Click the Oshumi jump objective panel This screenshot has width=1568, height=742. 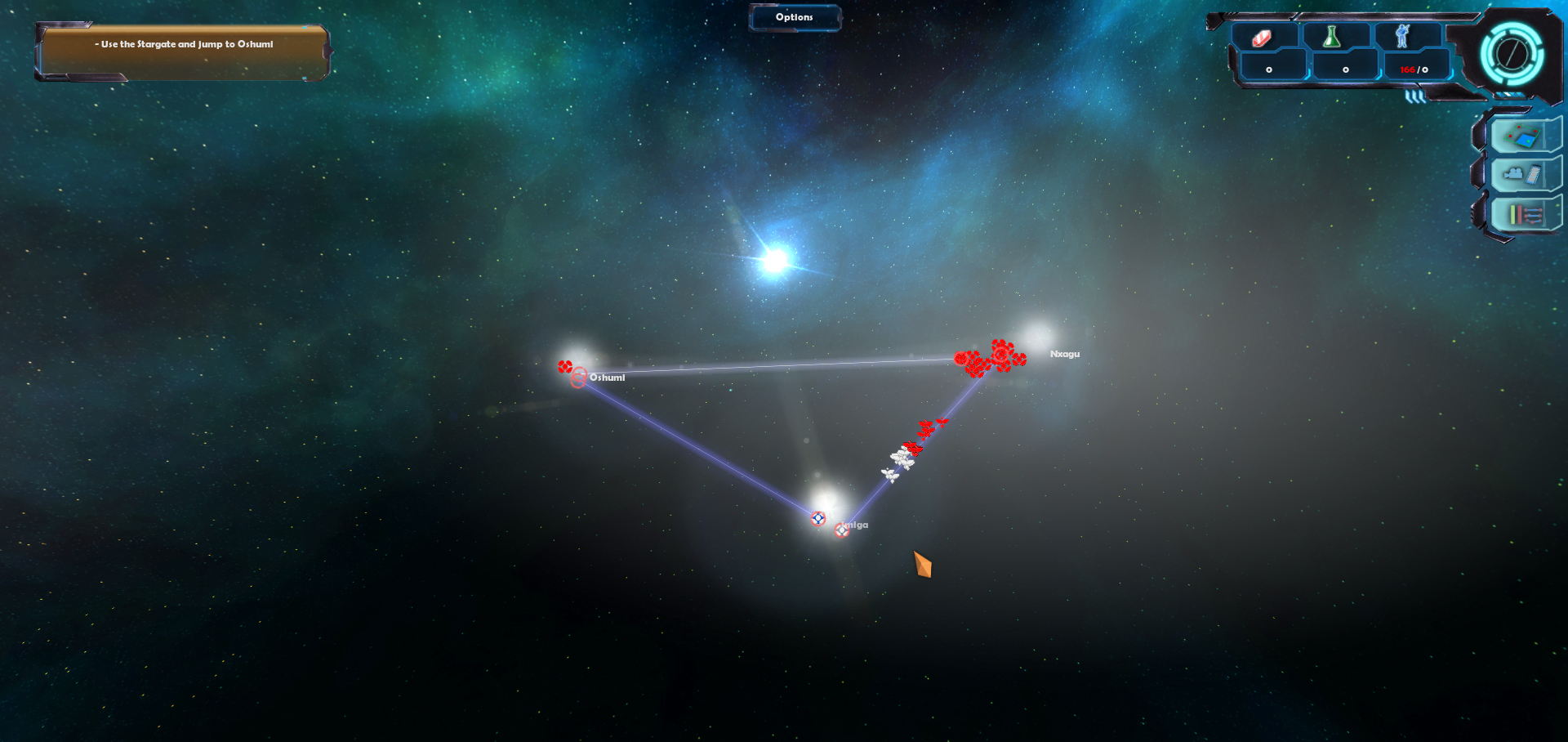point(183,52)
